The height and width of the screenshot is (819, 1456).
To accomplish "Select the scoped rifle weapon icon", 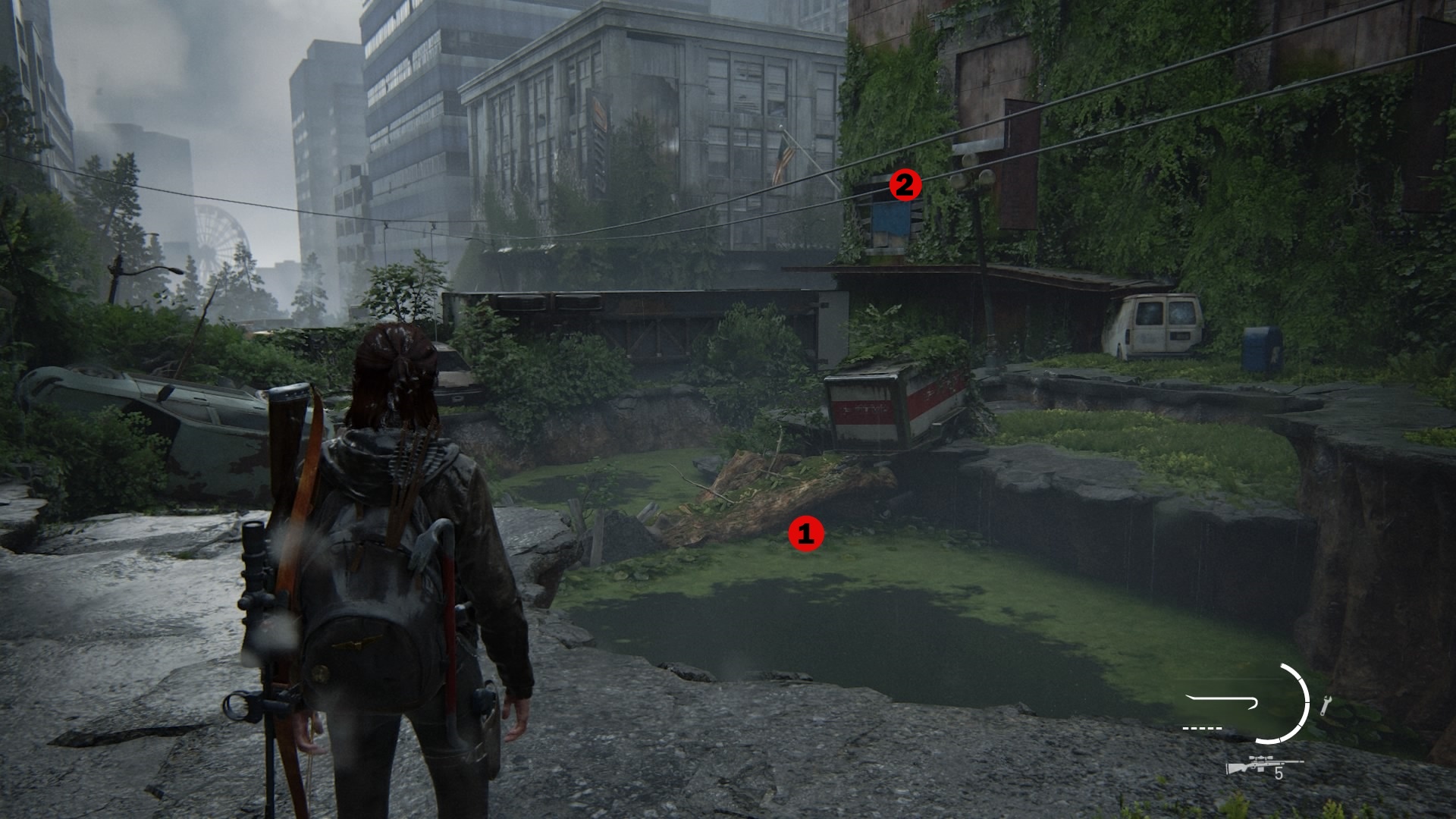I will [x=1263, y=765].
